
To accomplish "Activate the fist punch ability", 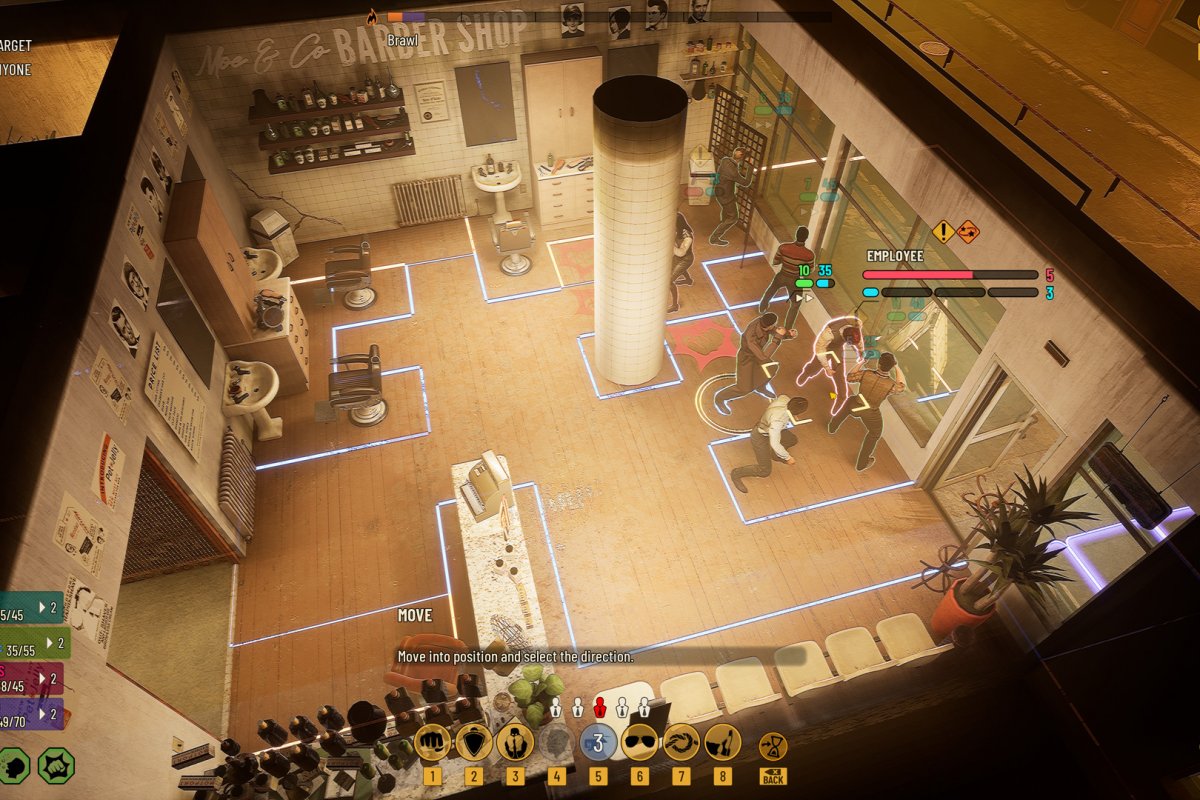I will point(432,743).
